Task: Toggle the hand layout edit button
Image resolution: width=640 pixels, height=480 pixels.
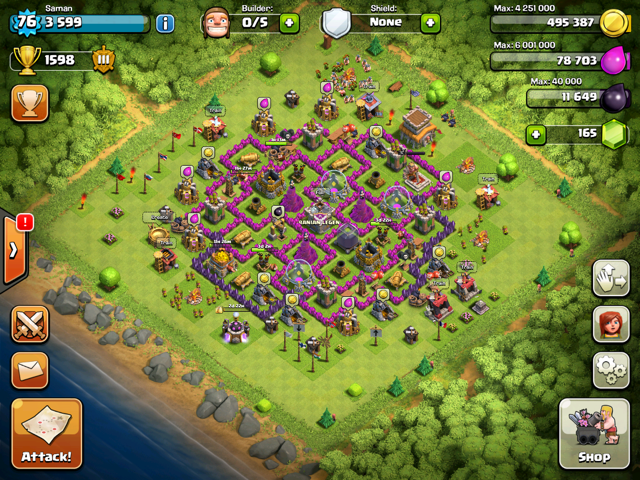Action: [610, 278]
